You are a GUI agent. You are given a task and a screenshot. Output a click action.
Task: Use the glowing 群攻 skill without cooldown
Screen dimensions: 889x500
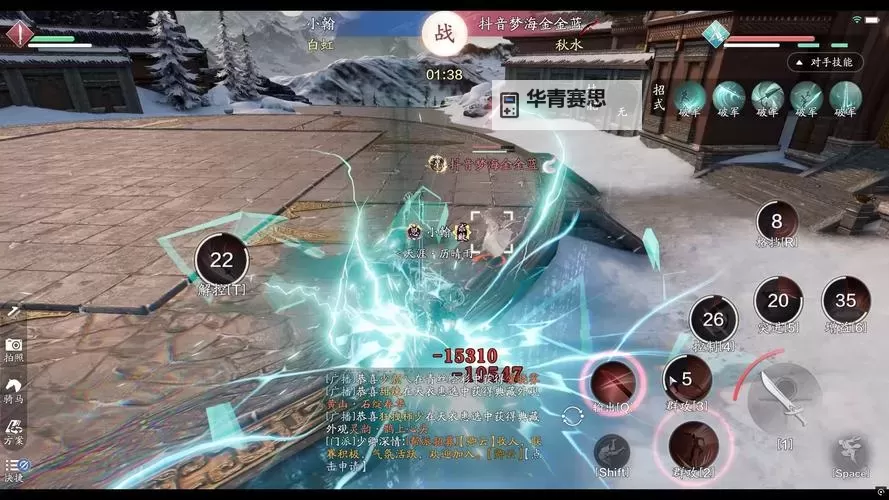[x=690, y=444]
